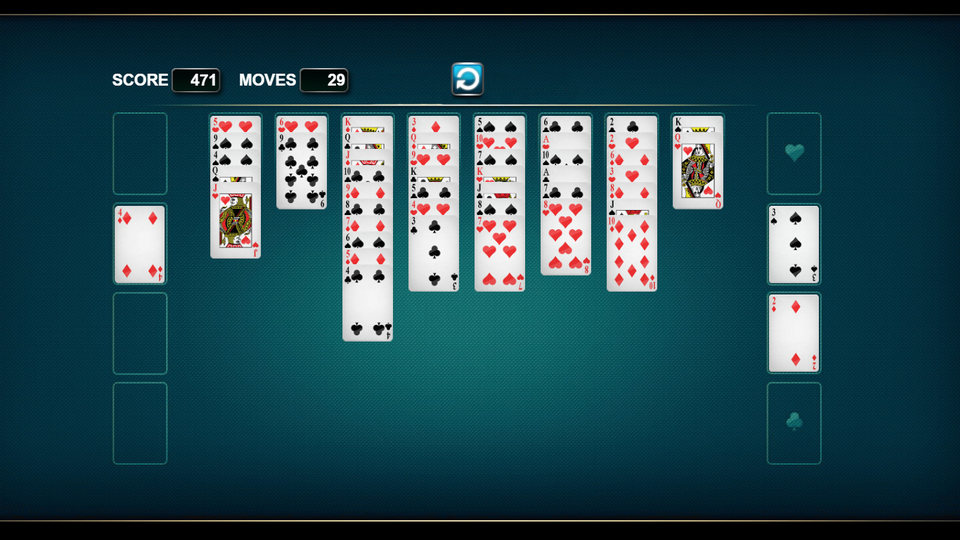Click the 3 of spades foundation pile
Image resolution: width=960 pixels, height=540 pixels.
794,245
